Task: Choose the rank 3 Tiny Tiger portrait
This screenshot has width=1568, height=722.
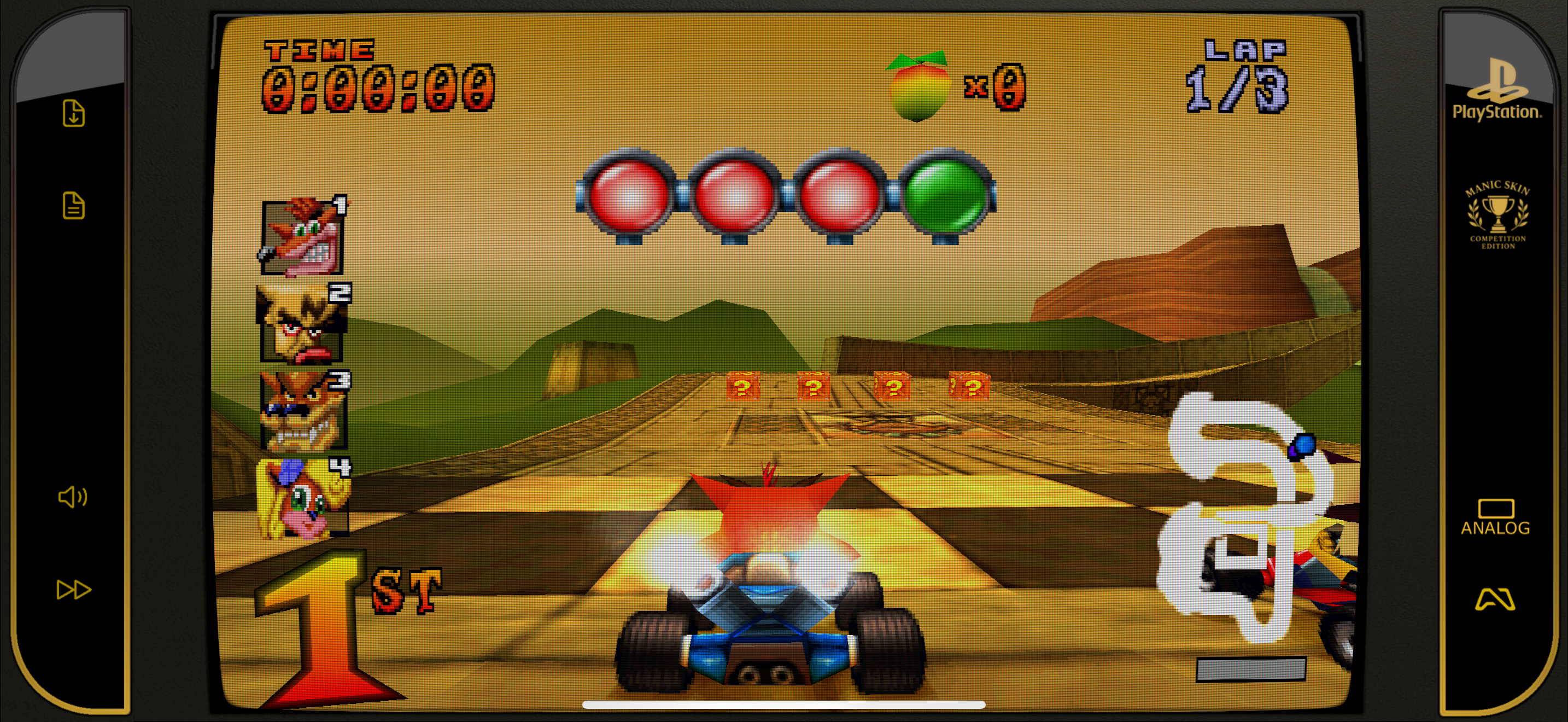Action: [x=302, y=411]
